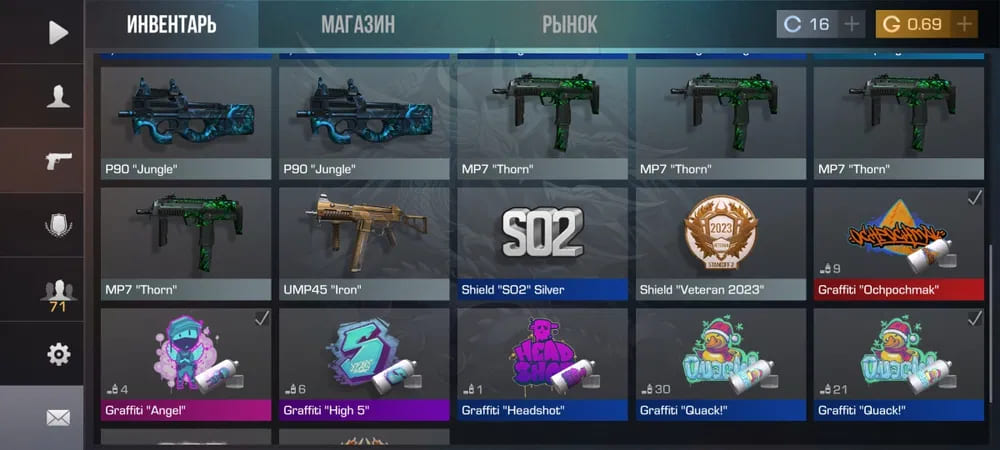Open the shield badge sidebar section

[x=57, y=225]
